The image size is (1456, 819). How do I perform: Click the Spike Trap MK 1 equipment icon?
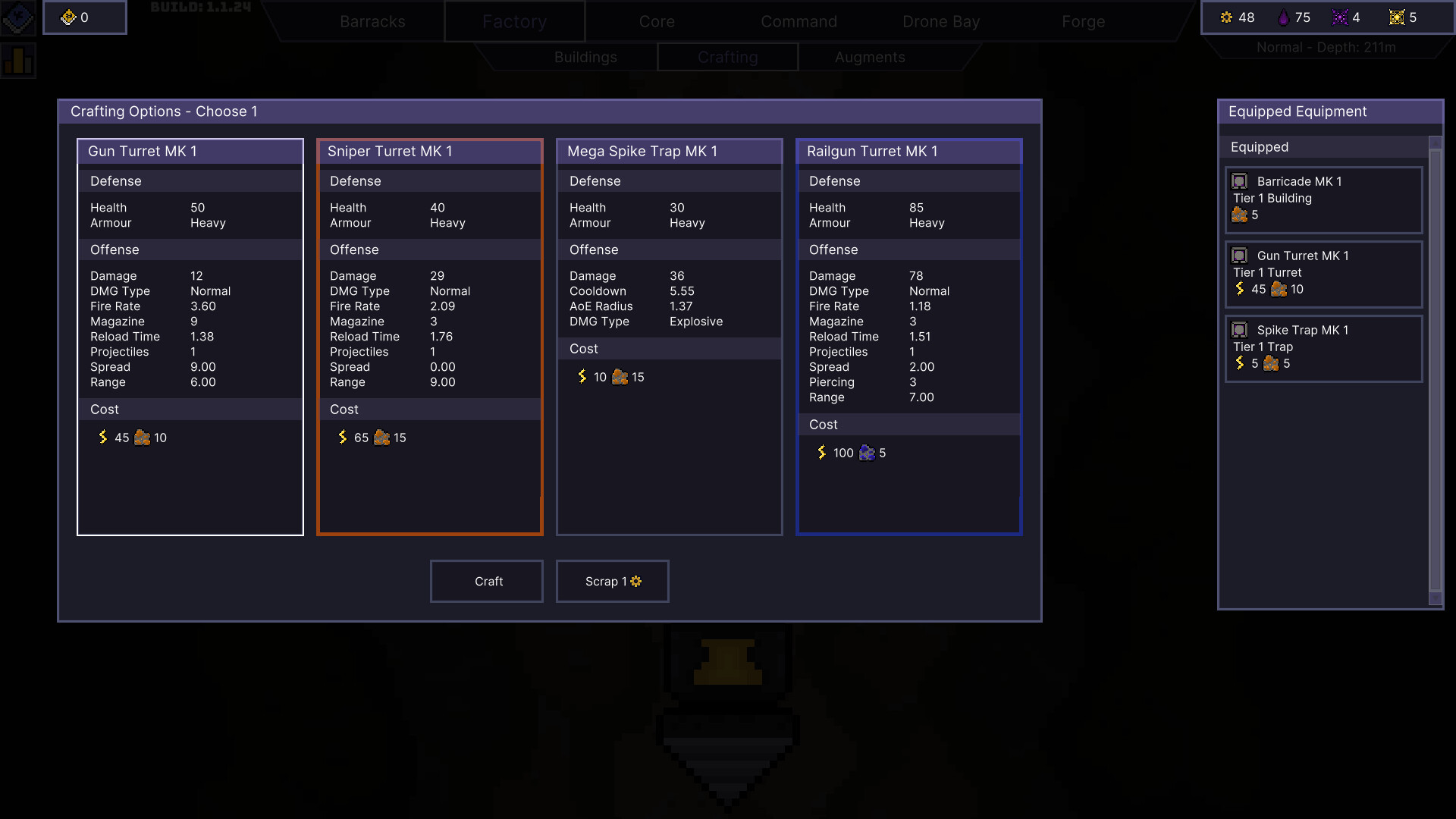(1239, 330)
